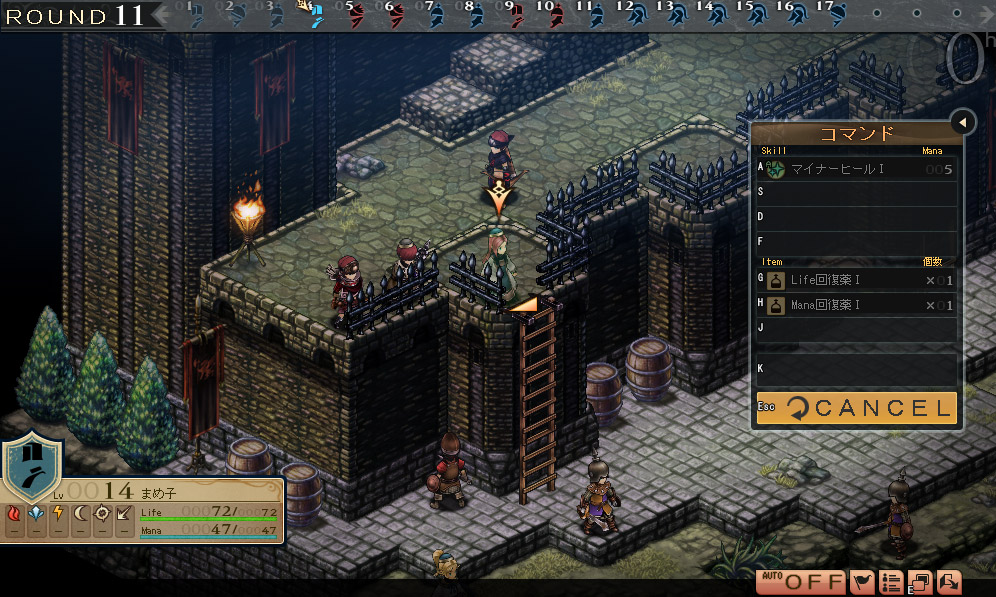Toggle the AUTO OFF battle button
Image resolution: width=996 pixels, height=597 pixels.
point(801,581)
